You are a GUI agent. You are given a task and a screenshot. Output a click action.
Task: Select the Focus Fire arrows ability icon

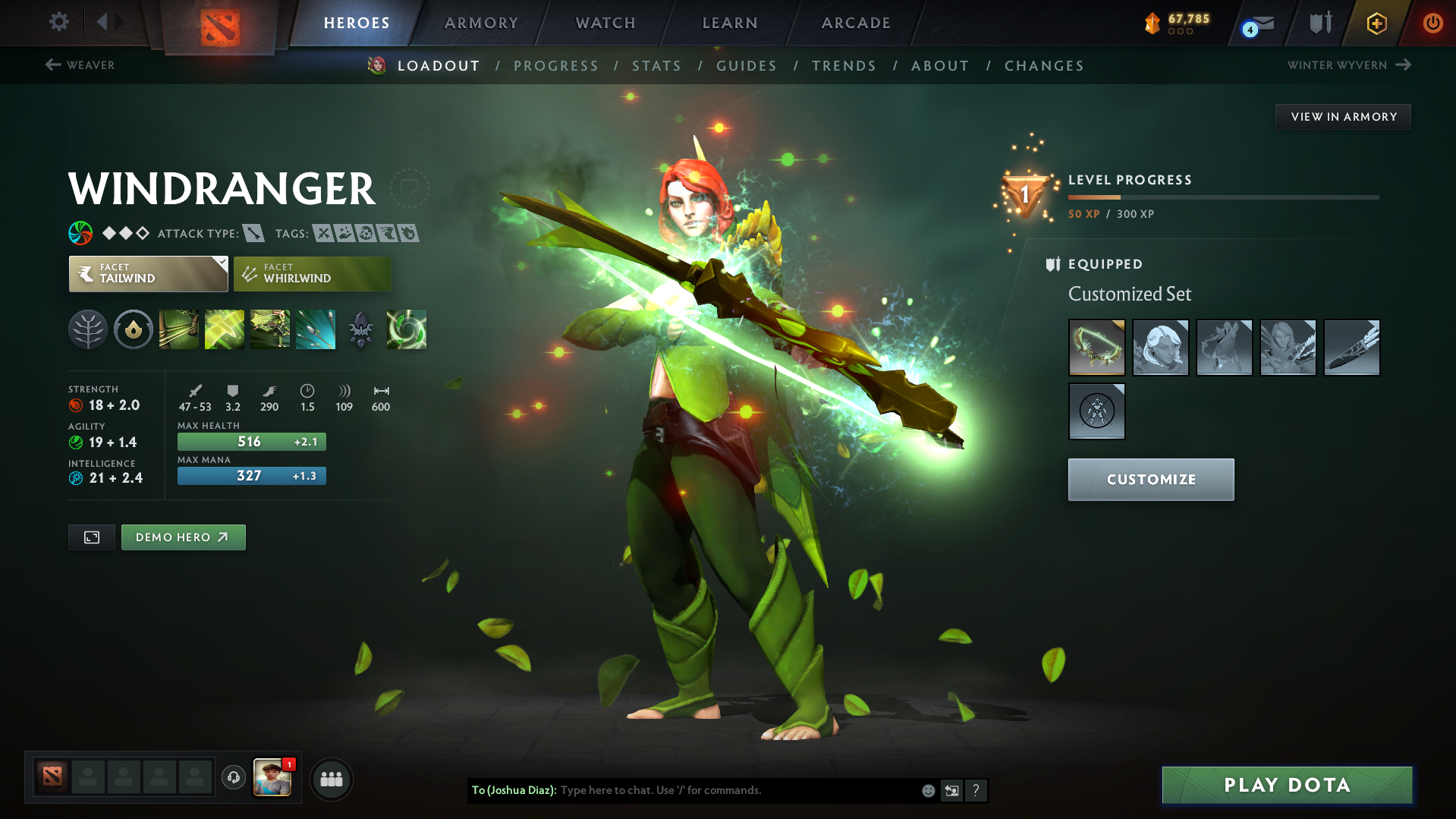point(316,329)
